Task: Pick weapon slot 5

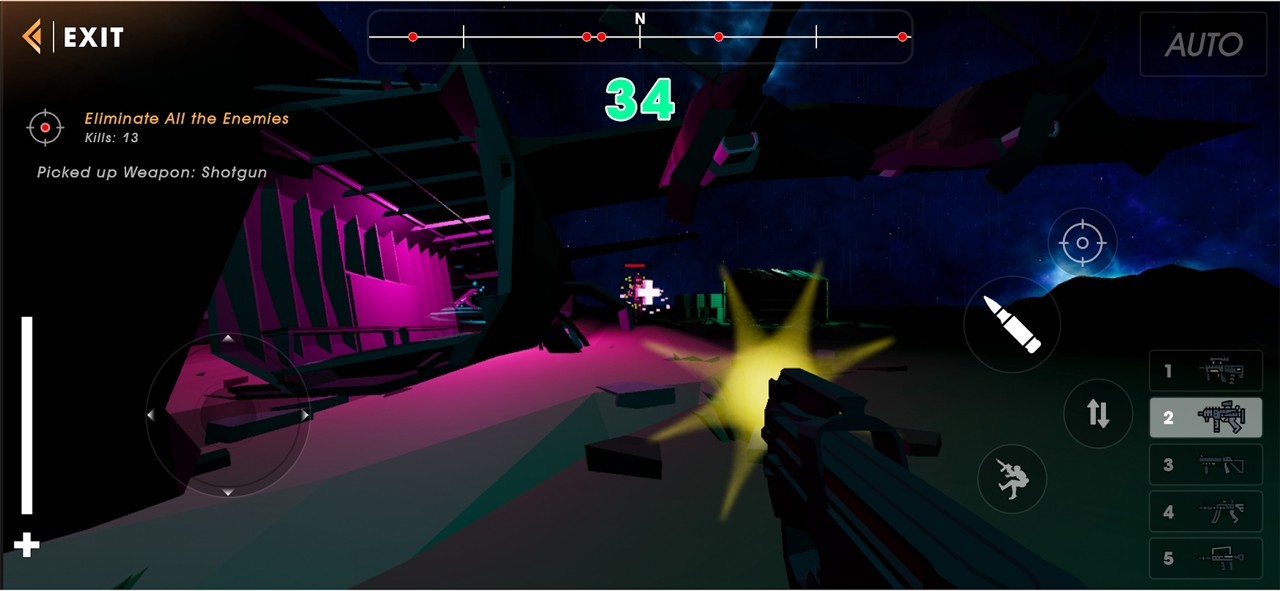Action: [1205, 558]
